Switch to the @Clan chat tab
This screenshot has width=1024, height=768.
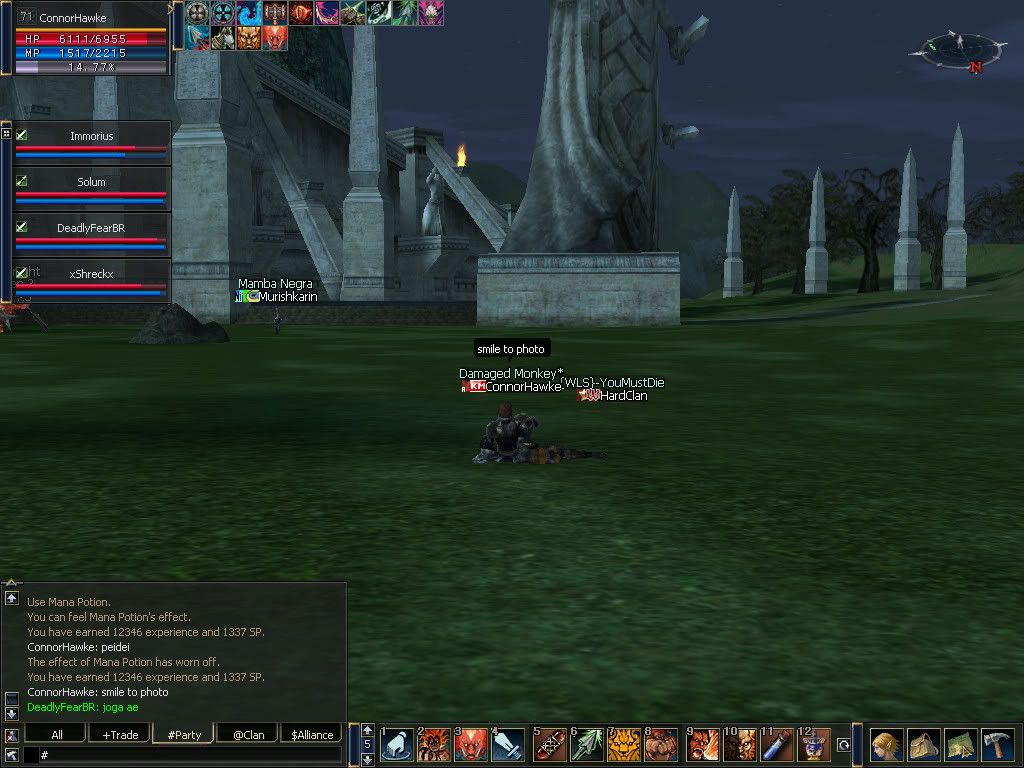248,735
